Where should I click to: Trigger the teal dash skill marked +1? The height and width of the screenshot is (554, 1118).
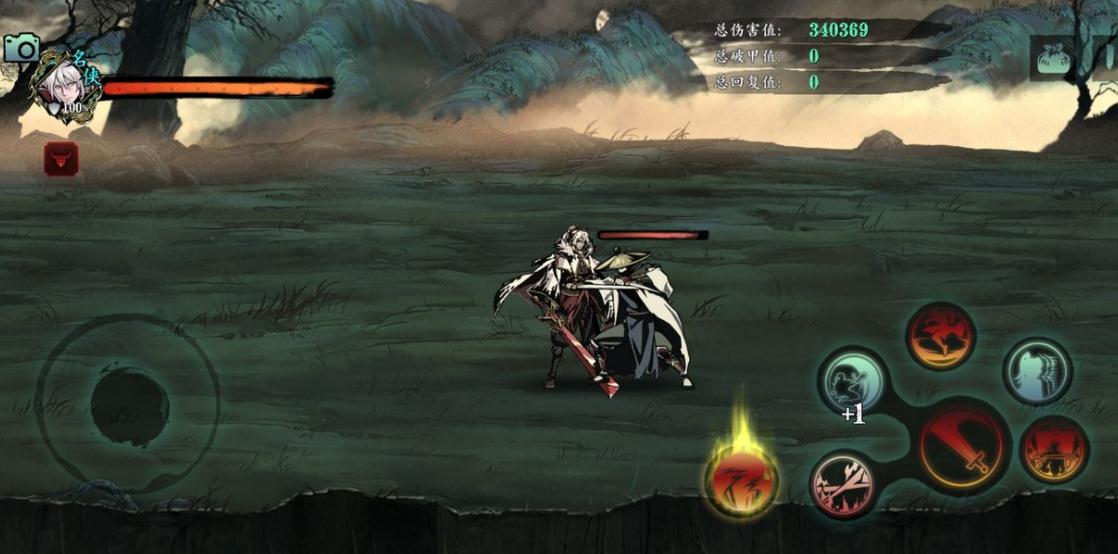tap(853, 381)
